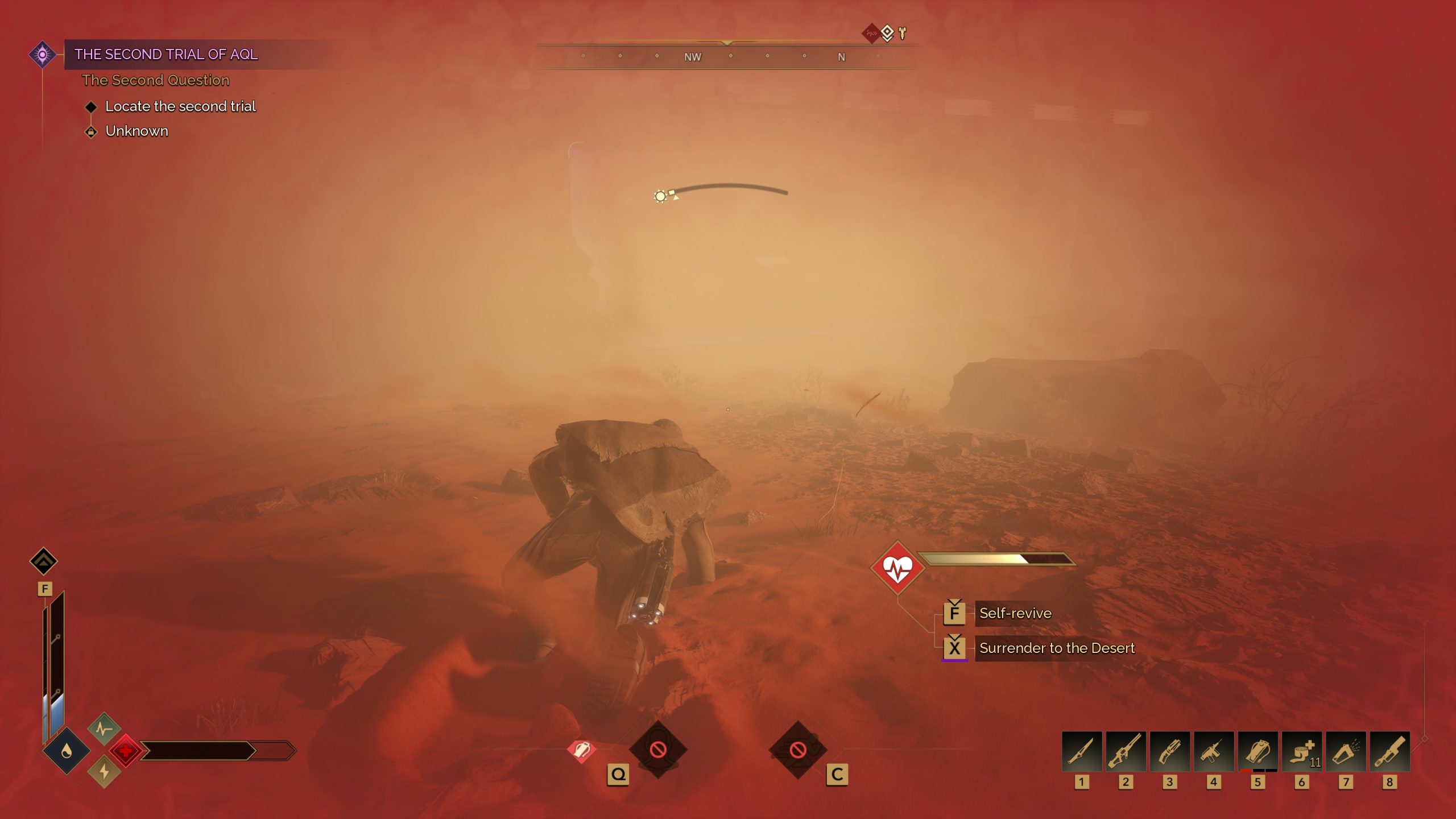The height and width of the screenshot is (819, 1456).
Task: Equip the long rifle in slot 2
Action: pyautogui.click(x=1125, y=752)
